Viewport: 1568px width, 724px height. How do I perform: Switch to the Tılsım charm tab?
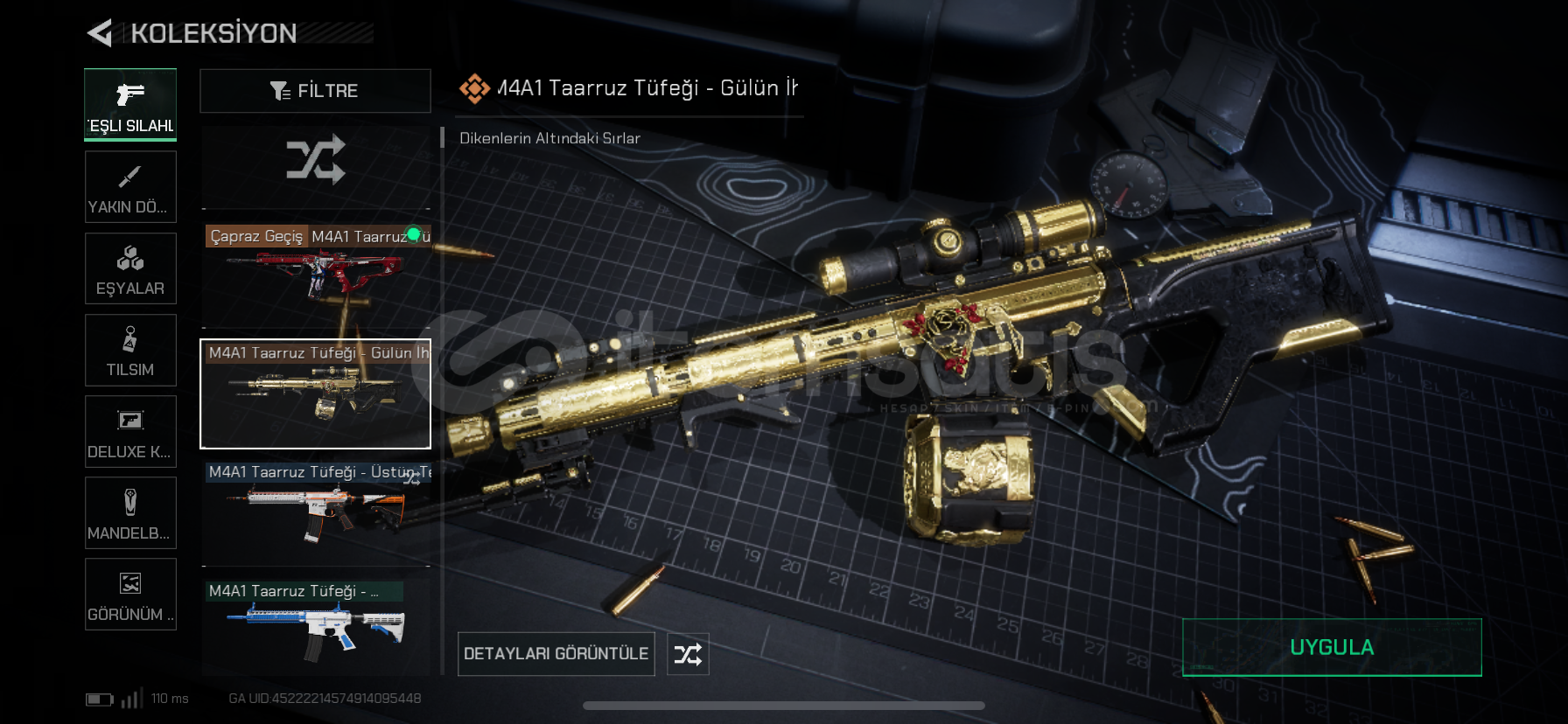130,350
